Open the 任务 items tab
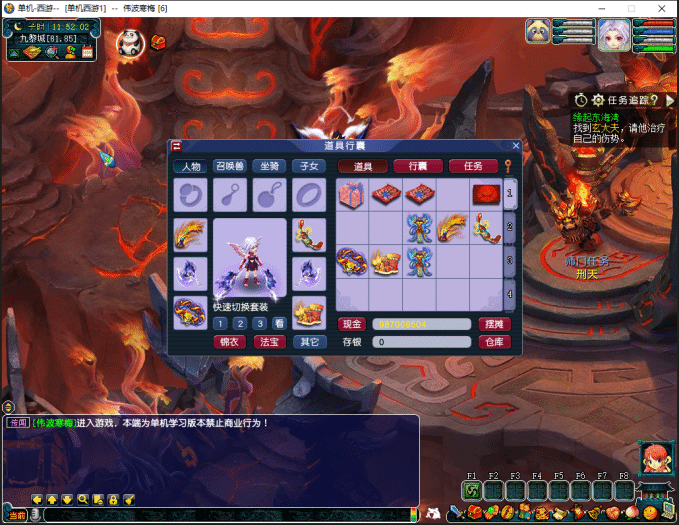This screenshot has height=525, width=679. (472, 166)
